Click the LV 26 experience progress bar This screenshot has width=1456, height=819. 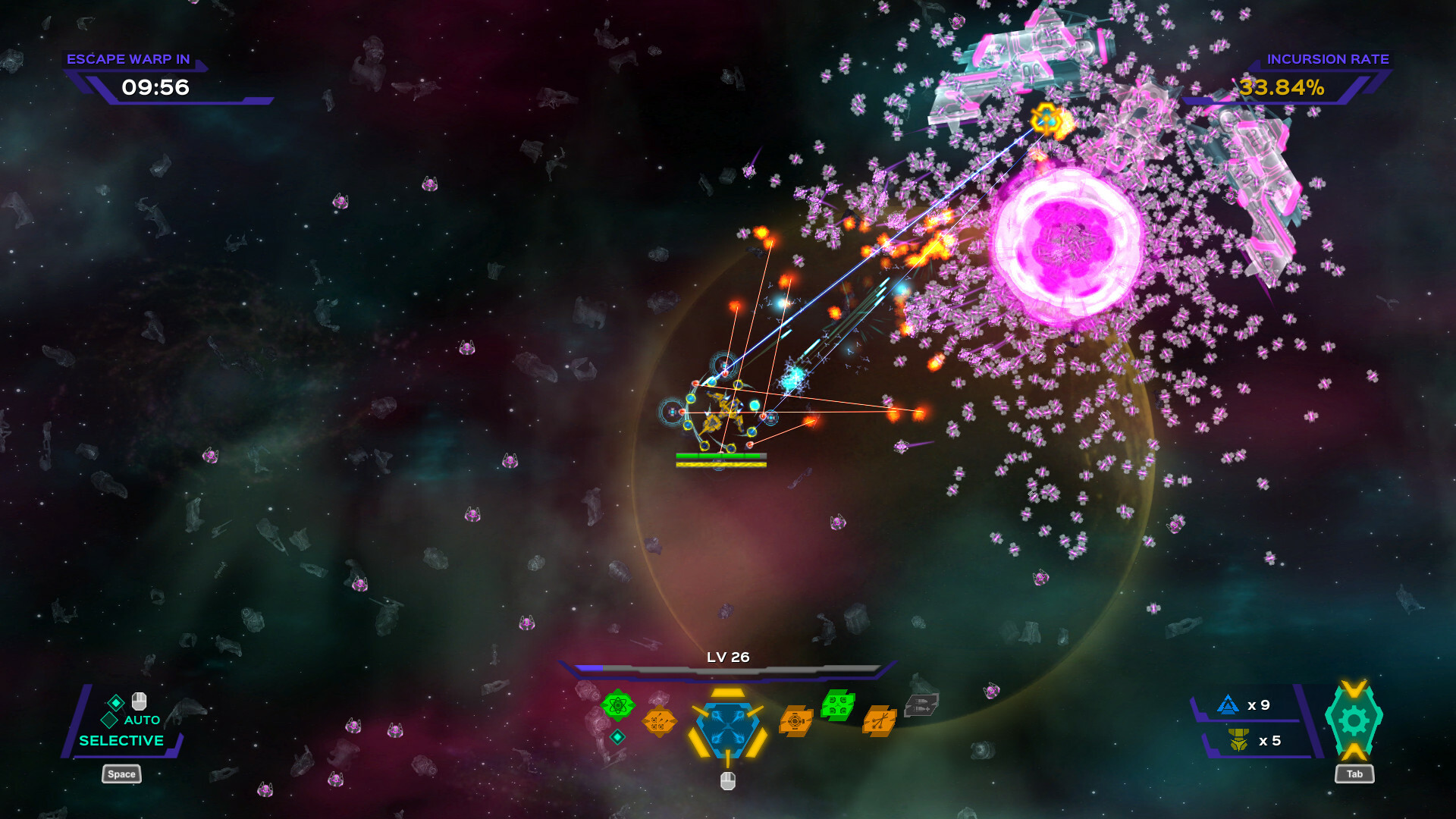[728, 670]
